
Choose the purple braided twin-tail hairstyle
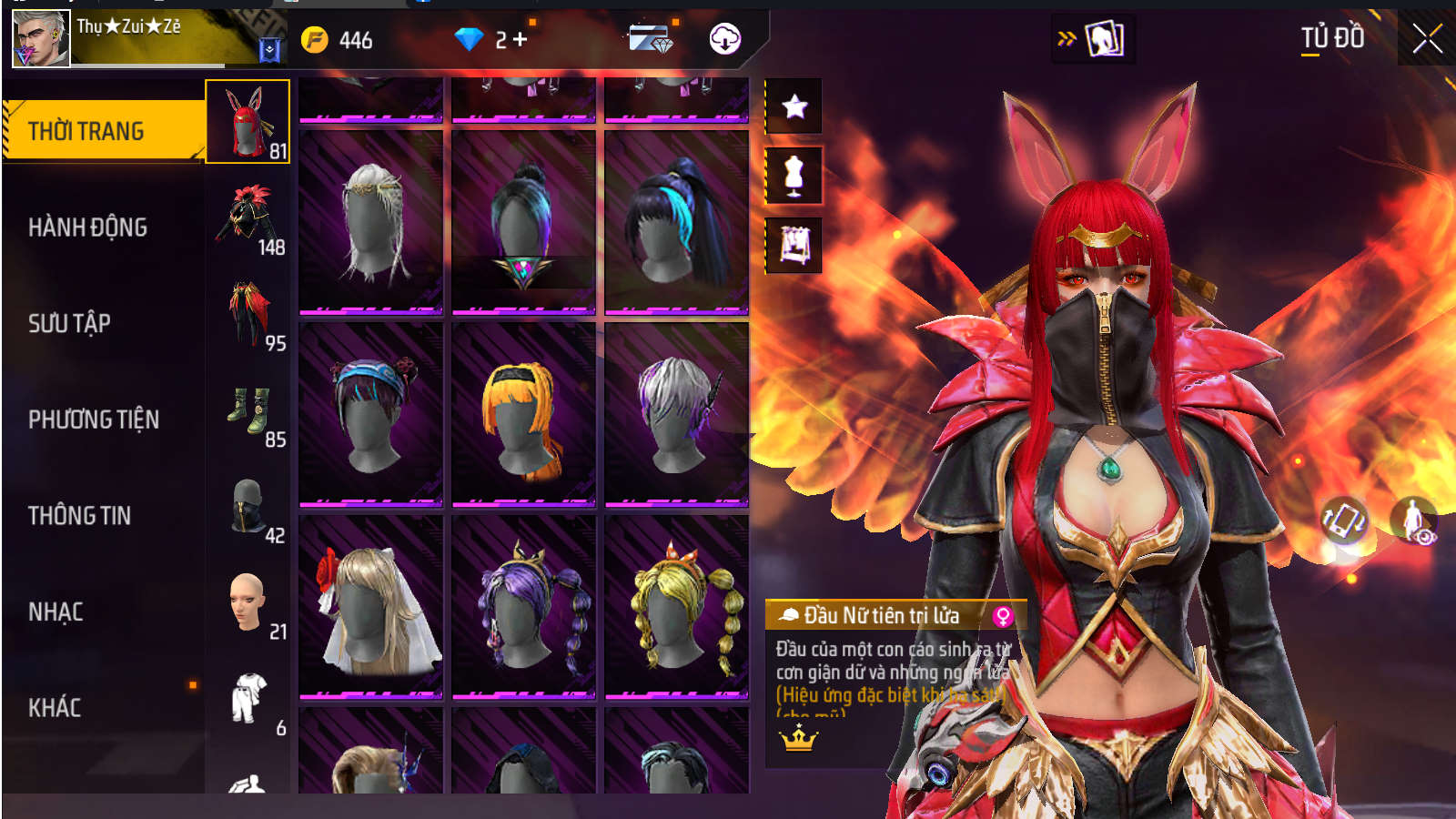(x=523, y=607)
